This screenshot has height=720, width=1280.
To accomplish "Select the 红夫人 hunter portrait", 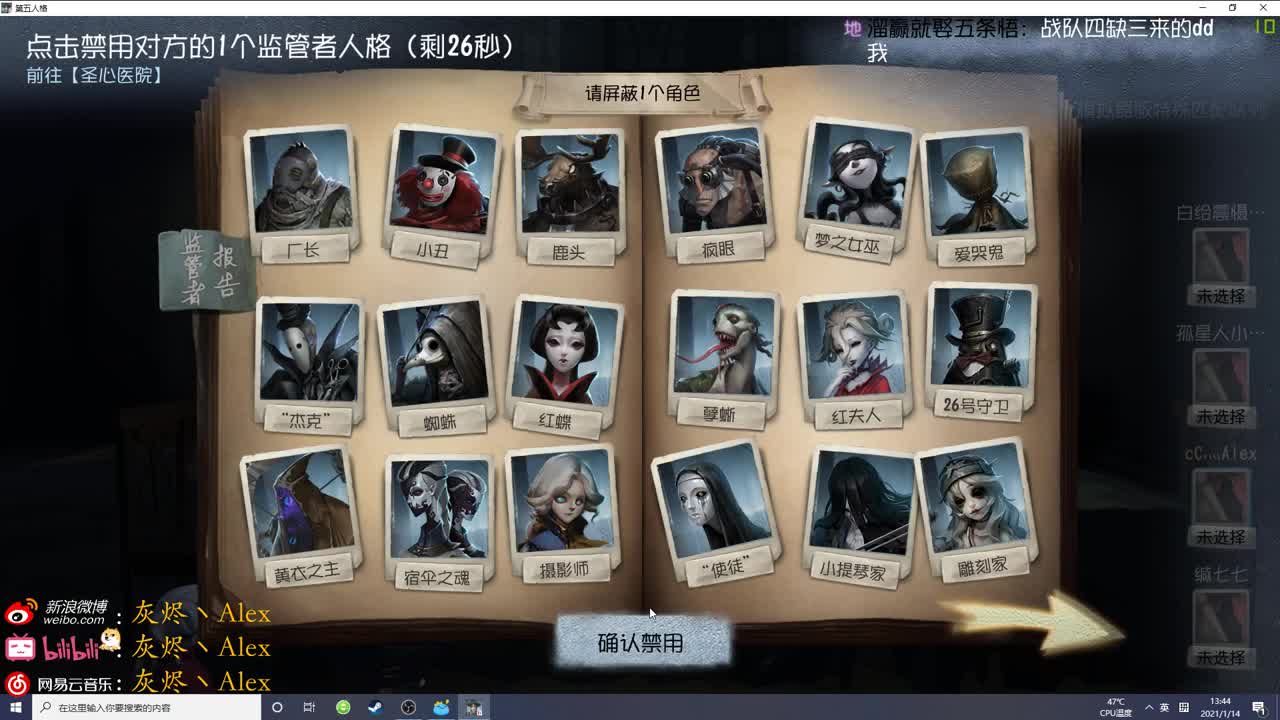I will click(855, 350).
